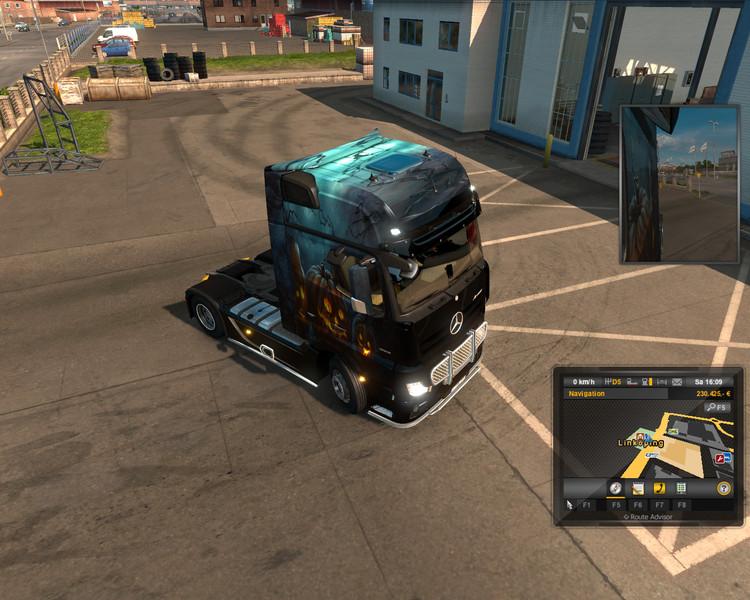Open the mail envelope icon

[x=677, y=381]
